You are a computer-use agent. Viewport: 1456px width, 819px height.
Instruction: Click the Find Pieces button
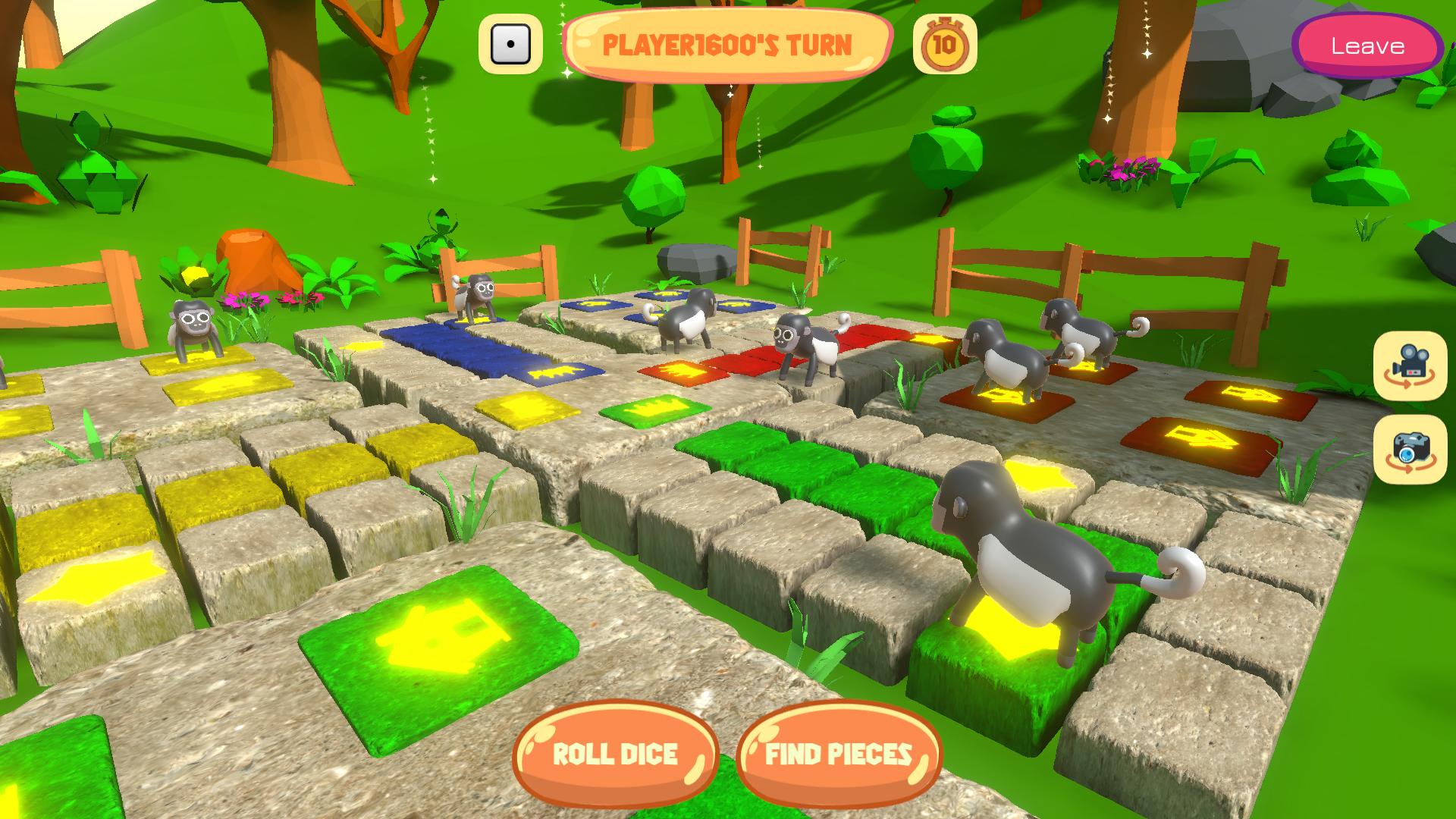838,754
